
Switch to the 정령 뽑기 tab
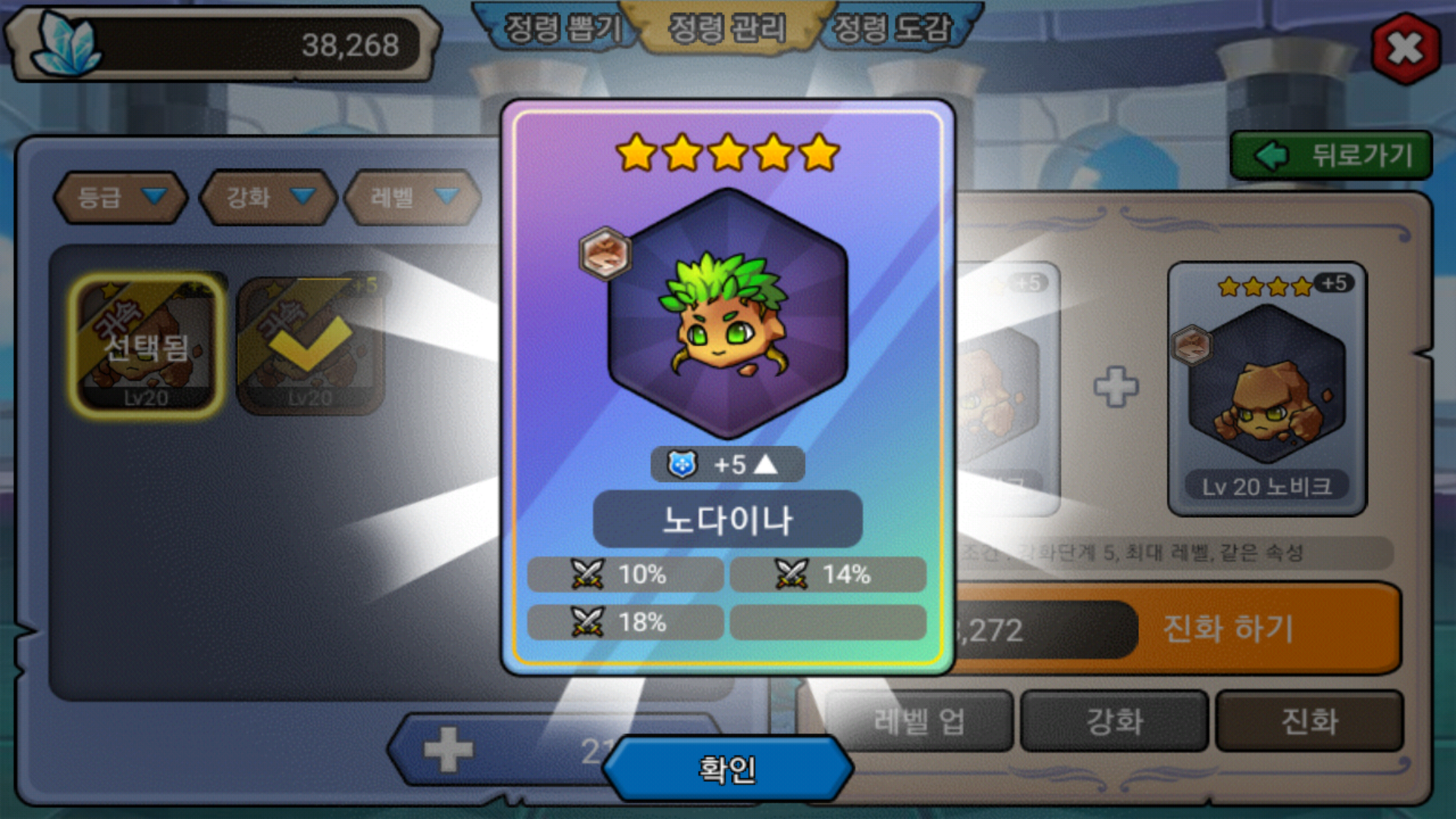pos(562,29)
